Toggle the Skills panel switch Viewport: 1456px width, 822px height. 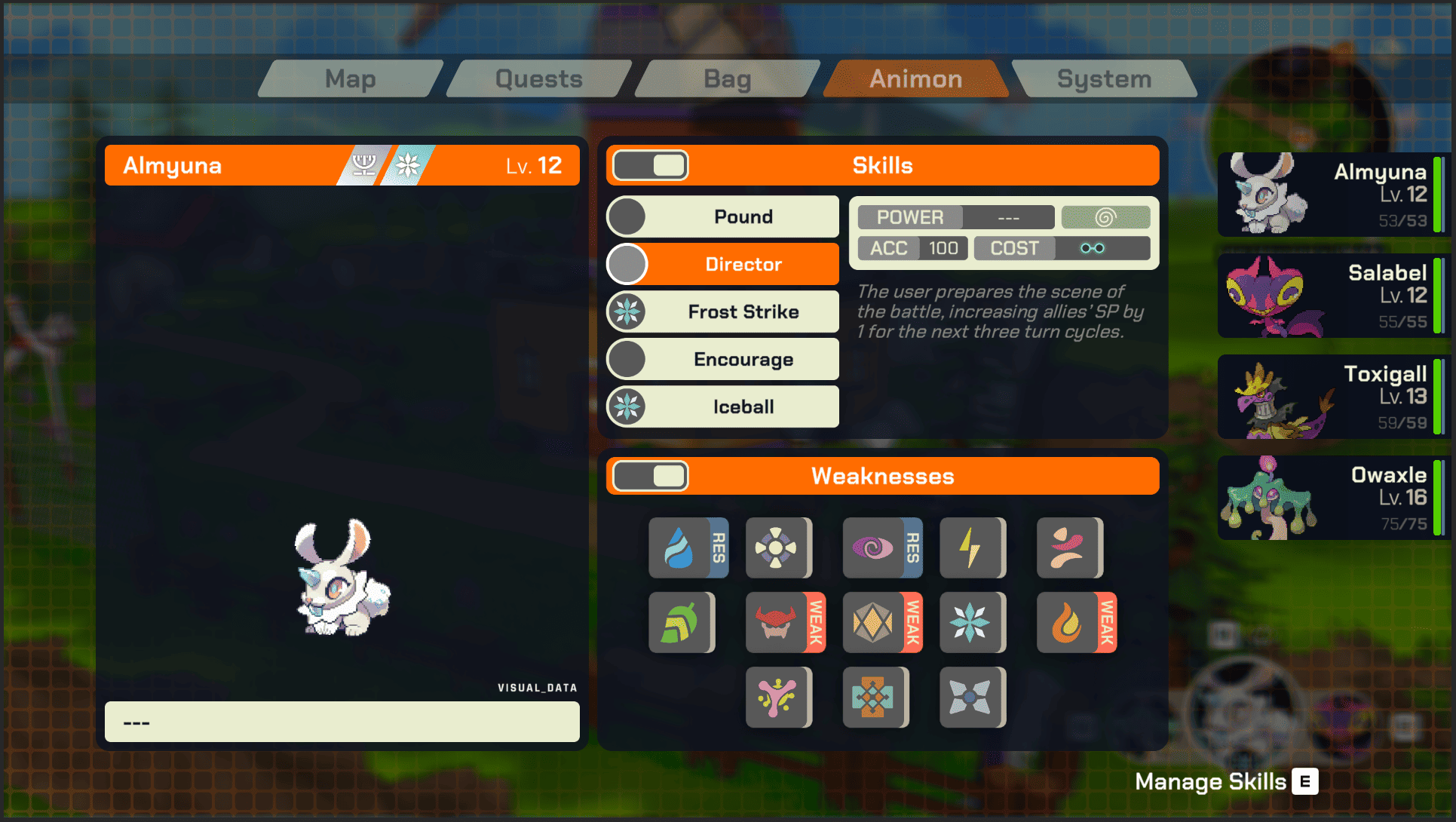650,166
